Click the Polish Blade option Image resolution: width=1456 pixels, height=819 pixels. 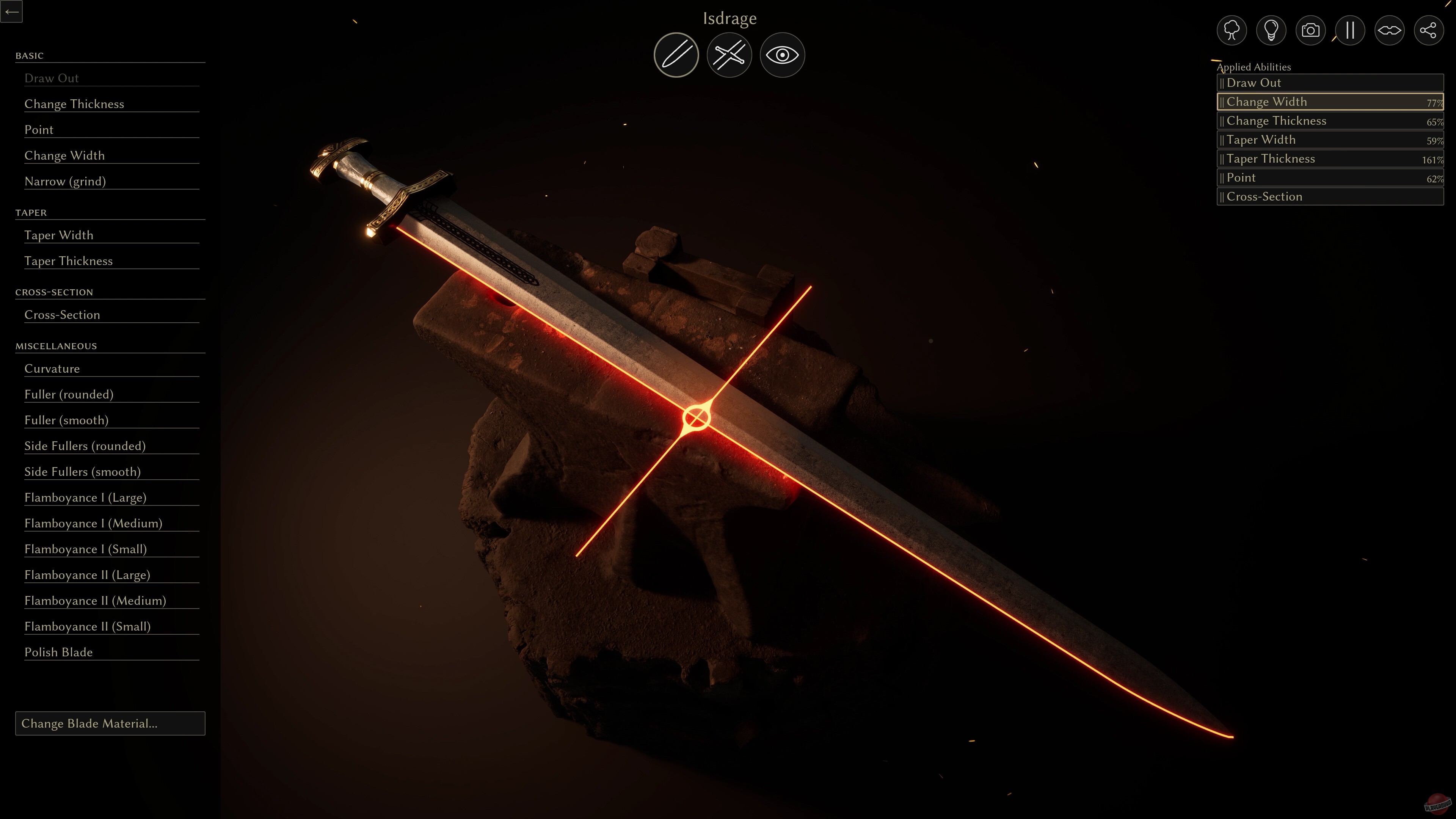point(58,652)
